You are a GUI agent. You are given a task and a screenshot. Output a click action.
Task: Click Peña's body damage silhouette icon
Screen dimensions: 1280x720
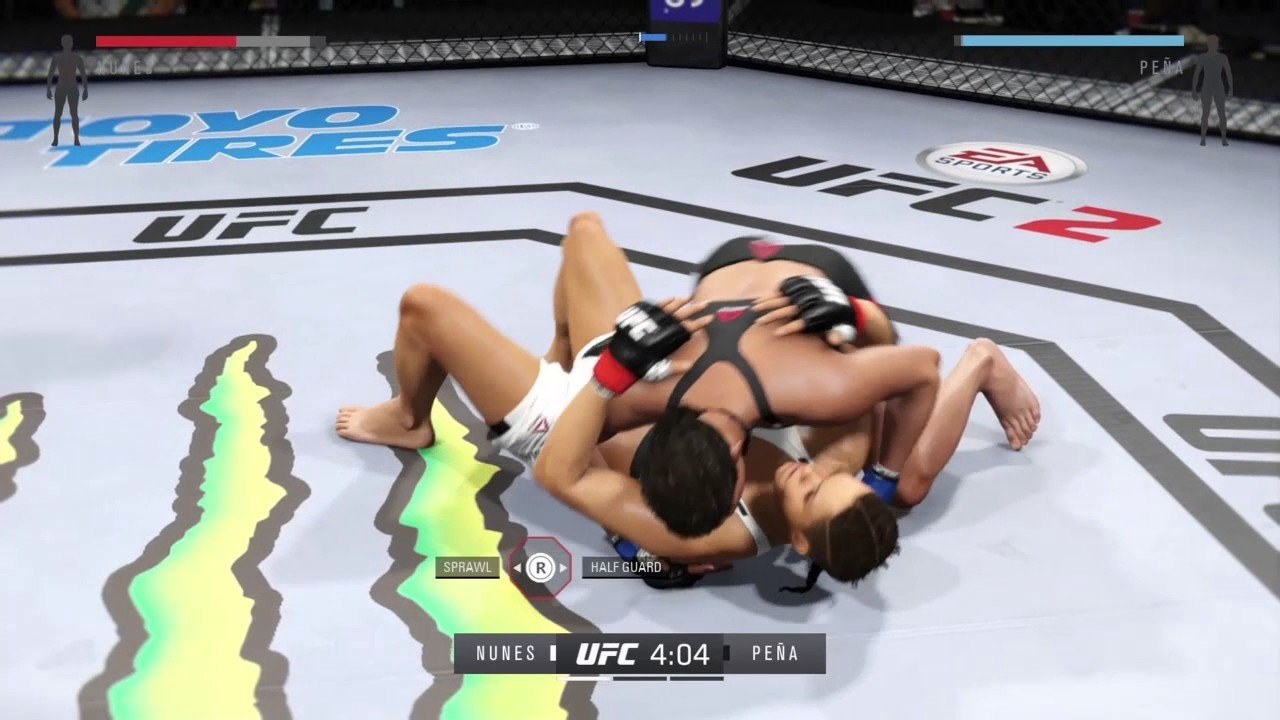tap(1212, 90)
